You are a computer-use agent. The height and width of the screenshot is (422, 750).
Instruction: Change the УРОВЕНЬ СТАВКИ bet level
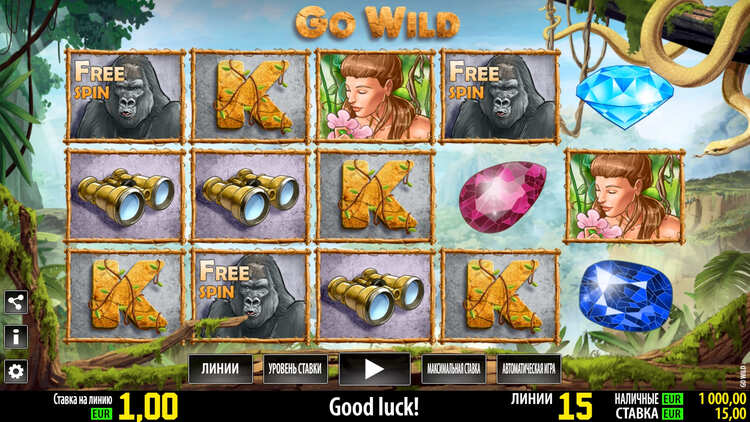click(x=295, y=369)
